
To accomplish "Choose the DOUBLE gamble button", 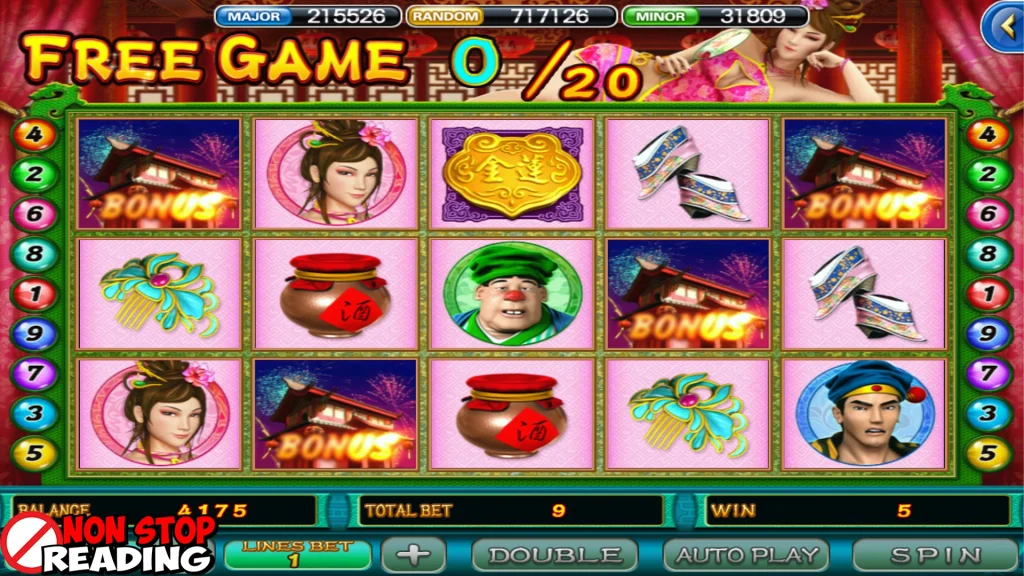I will pos(554,554).
